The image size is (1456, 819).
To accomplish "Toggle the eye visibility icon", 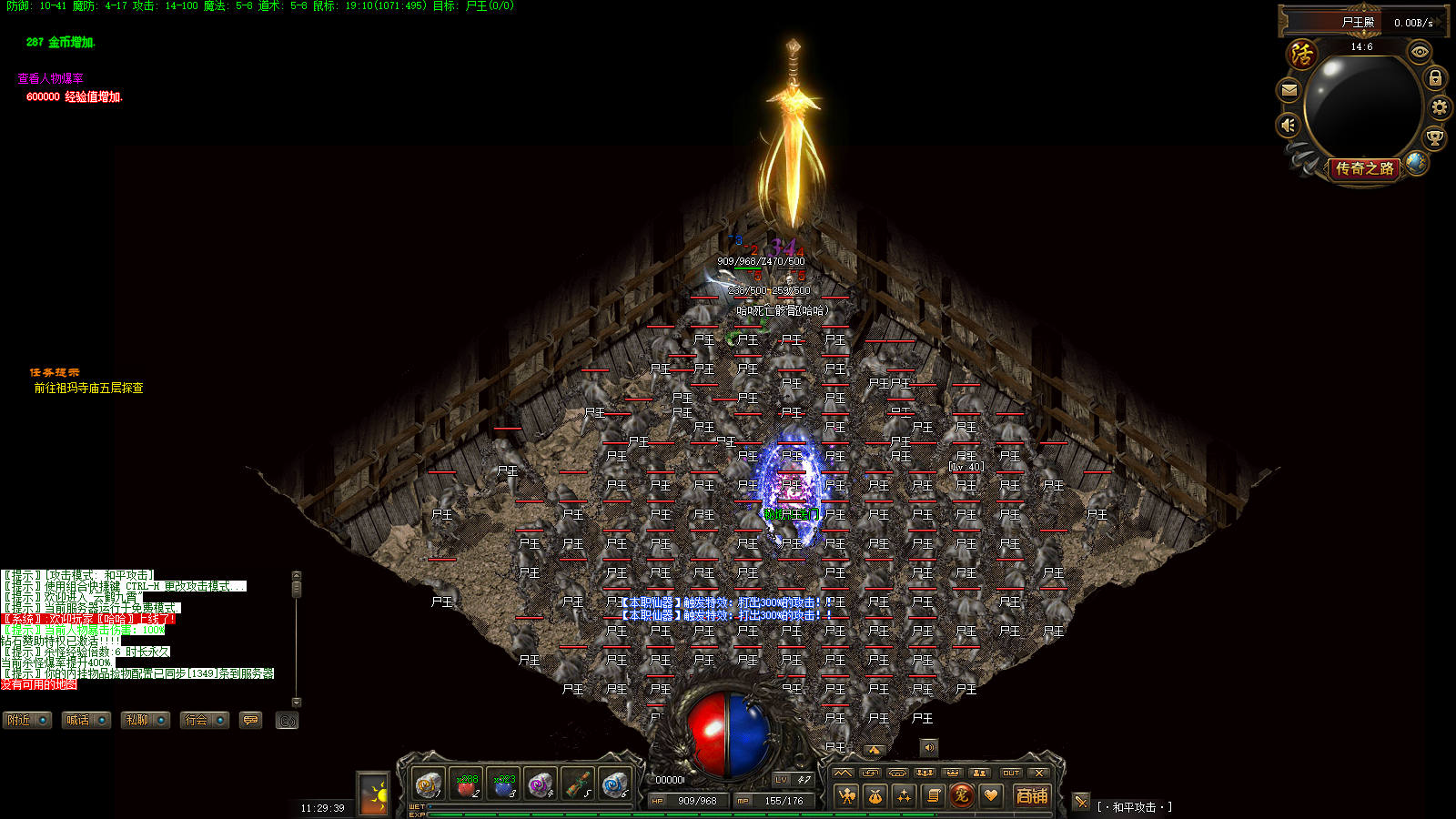I will [1420, 52].
